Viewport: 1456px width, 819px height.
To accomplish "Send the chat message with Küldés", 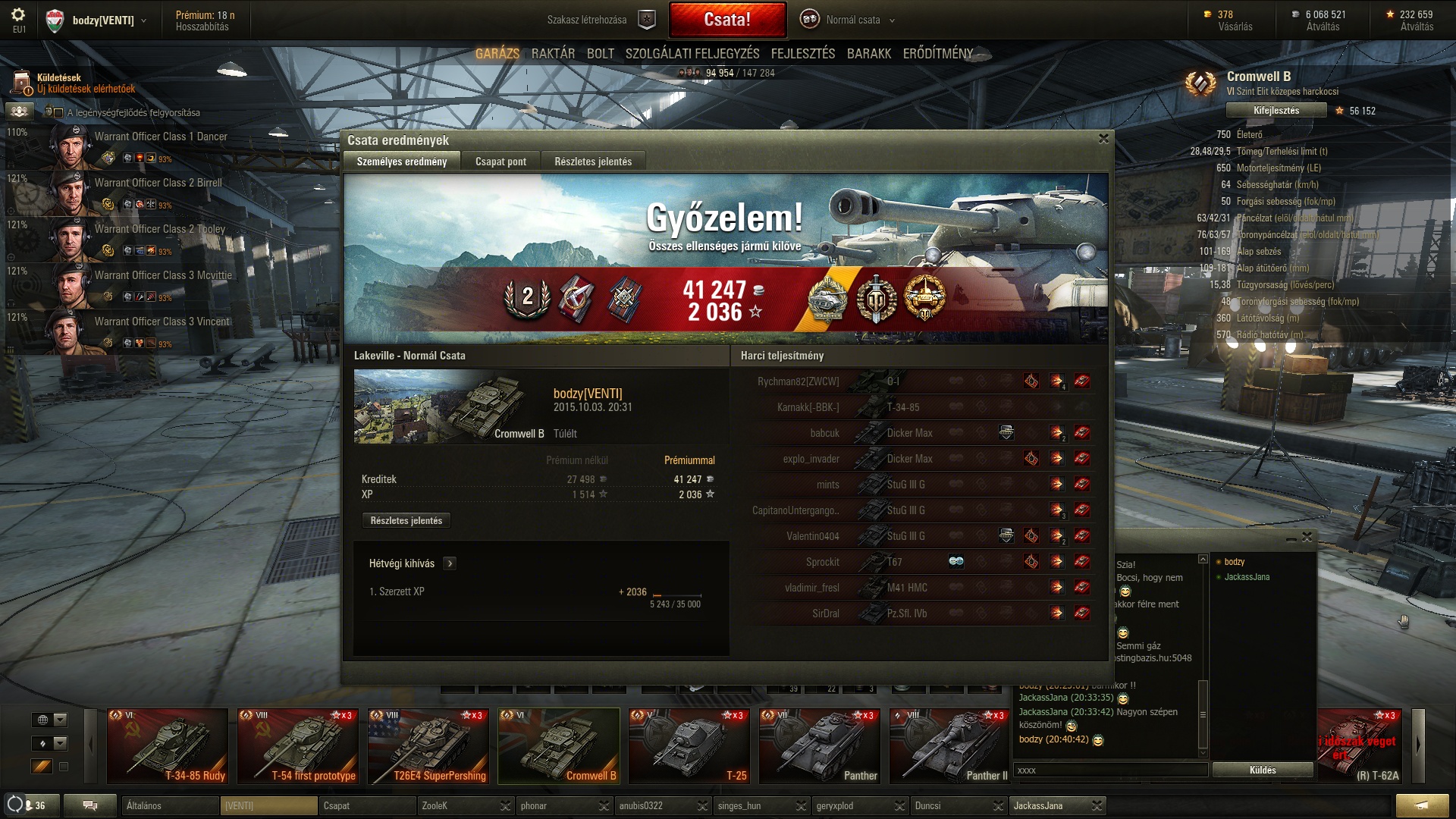I will pyautogui.click(x=1262, y=770).
